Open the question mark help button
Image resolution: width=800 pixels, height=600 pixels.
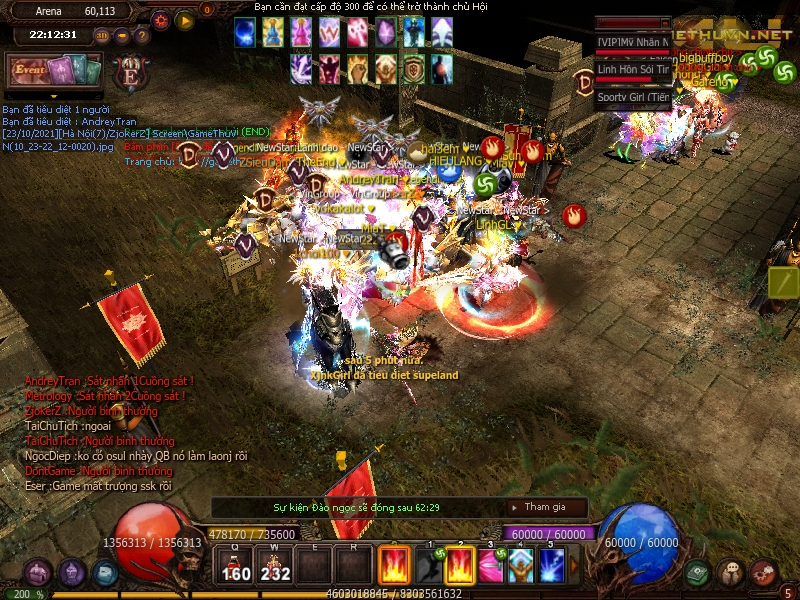tap(141, 36)
